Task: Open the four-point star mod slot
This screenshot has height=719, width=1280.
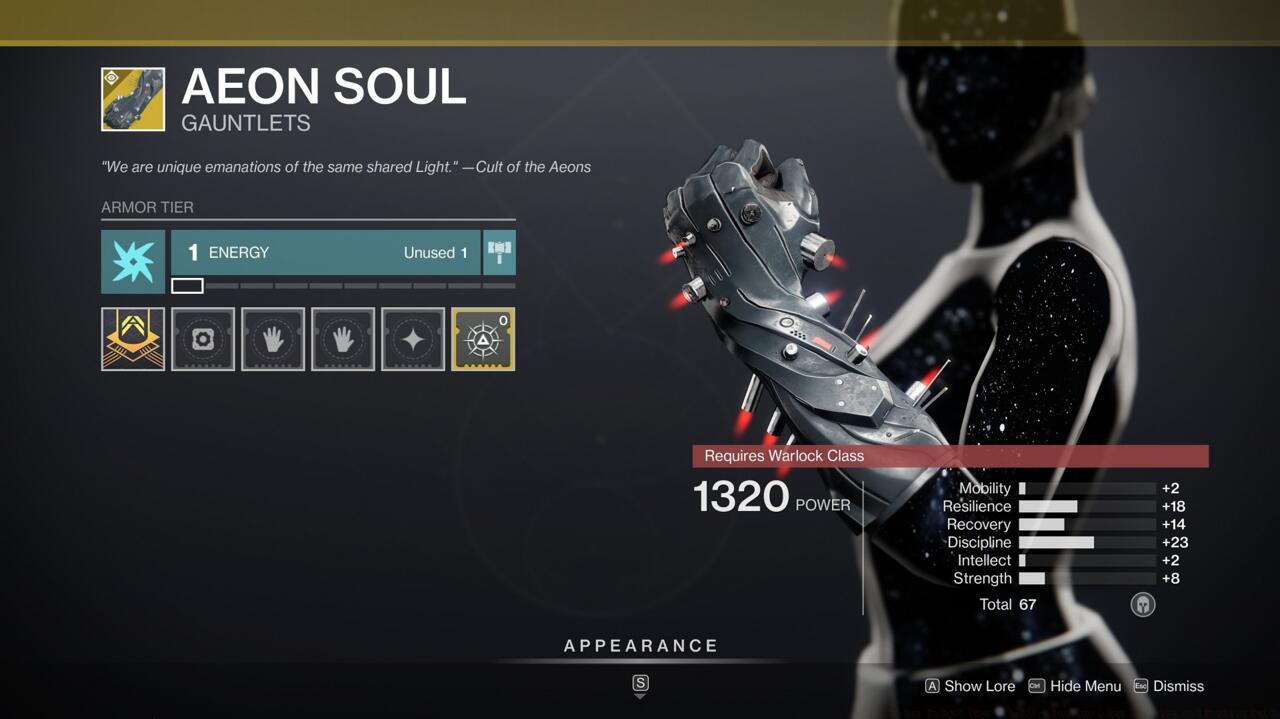Action: coord(413,339)
